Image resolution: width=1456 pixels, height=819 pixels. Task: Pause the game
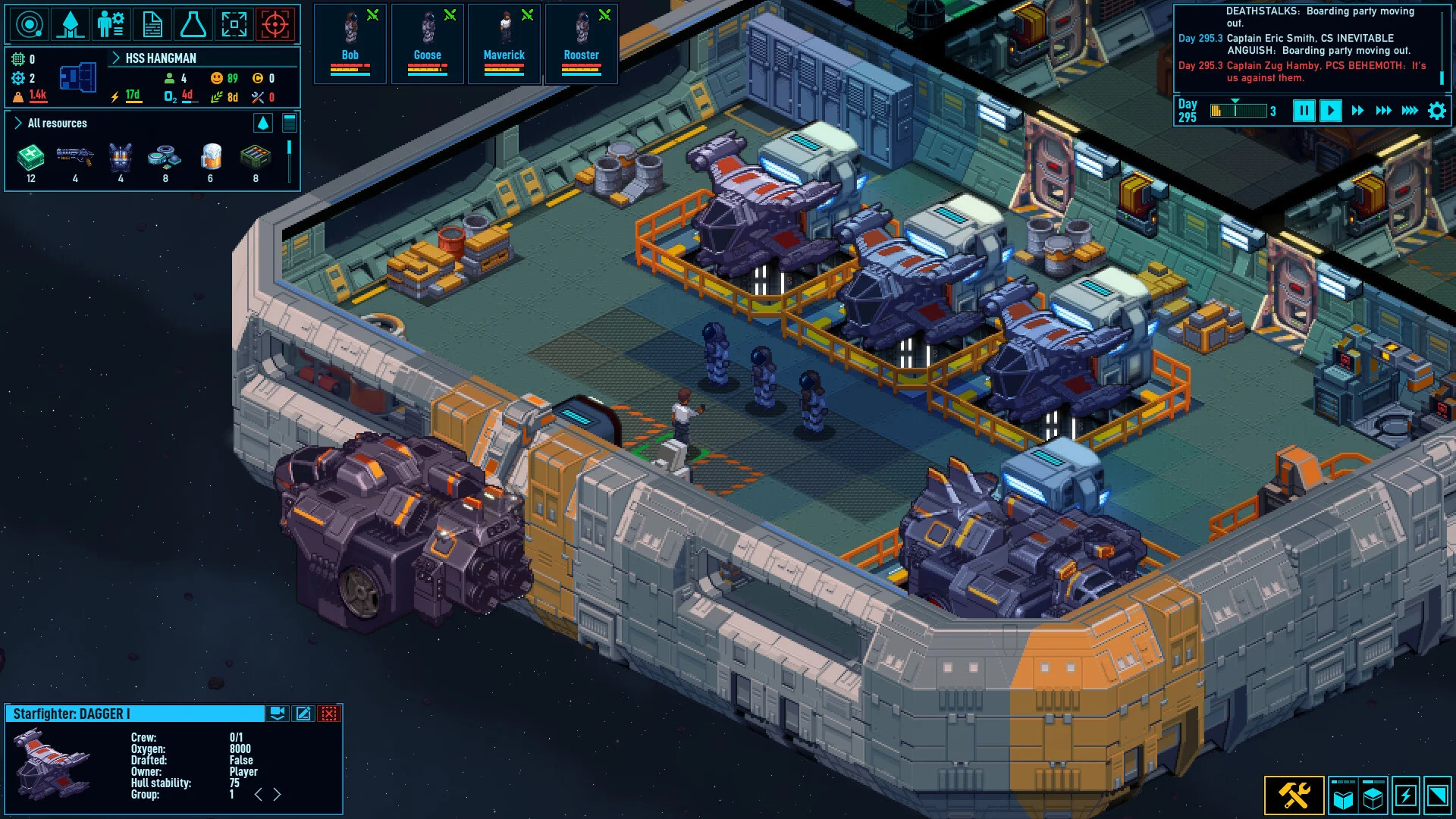1304,111
